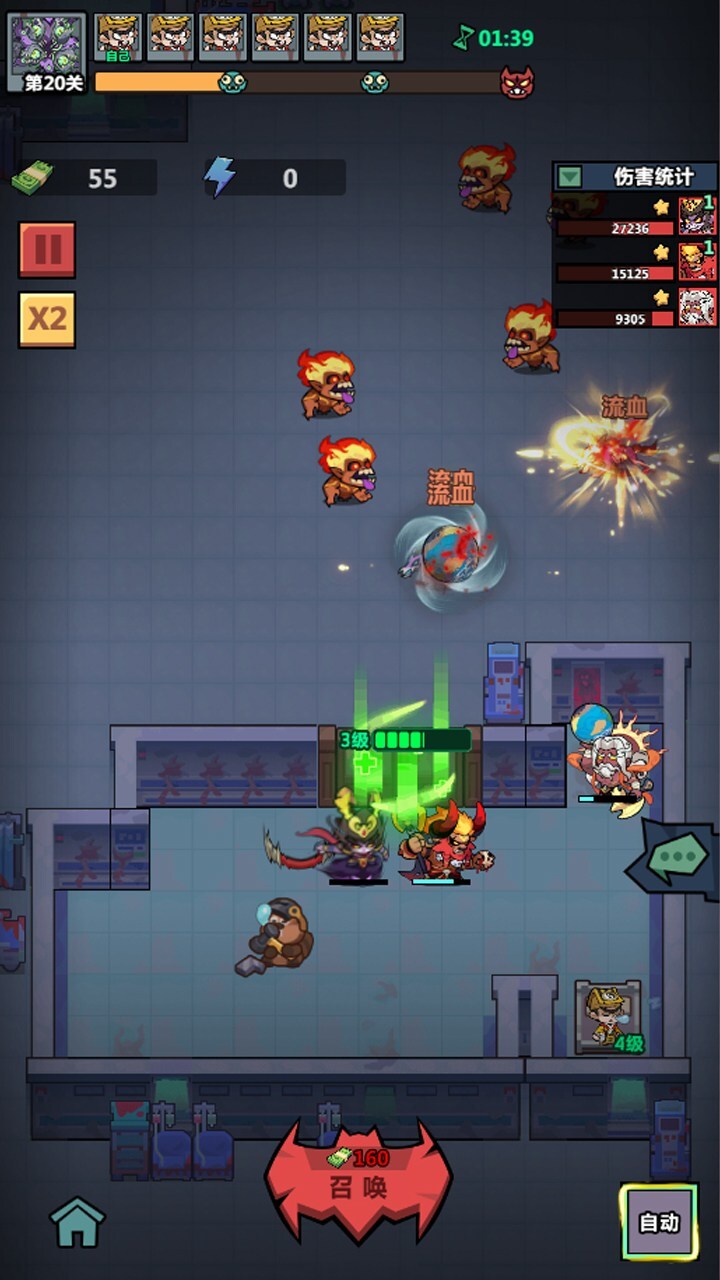Select the white-haired hero's damage row portrait
Screen dimensions: 720x1280
point(697,307)
